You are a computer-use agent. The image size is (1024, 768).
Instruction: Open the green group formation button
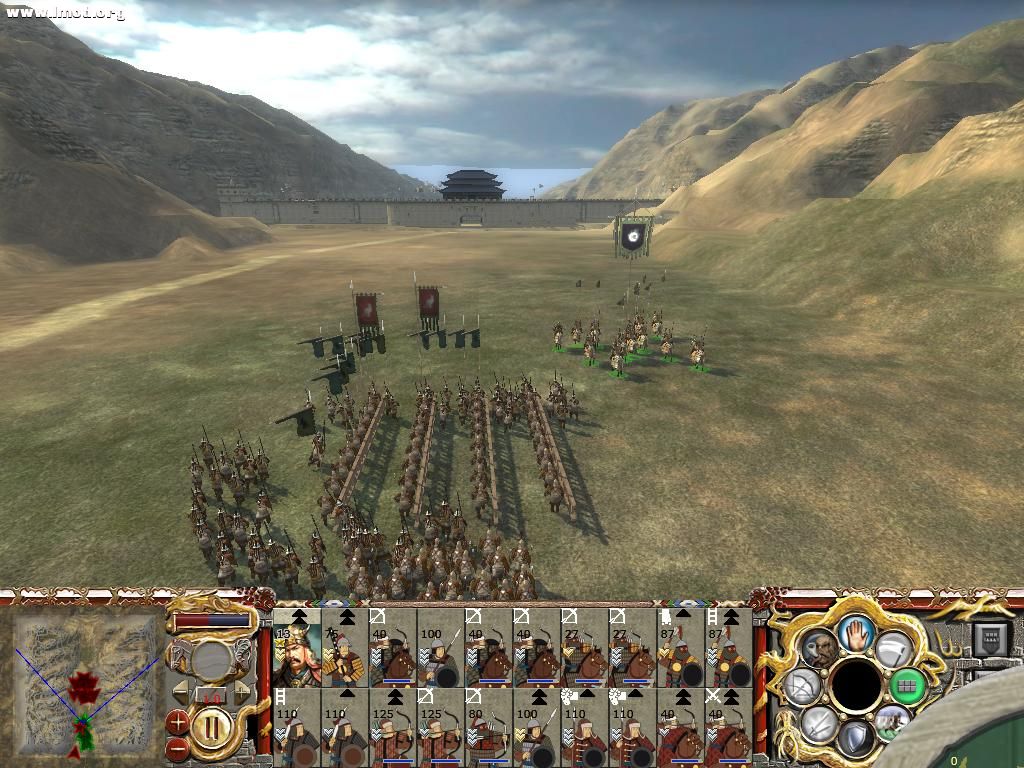907,686
